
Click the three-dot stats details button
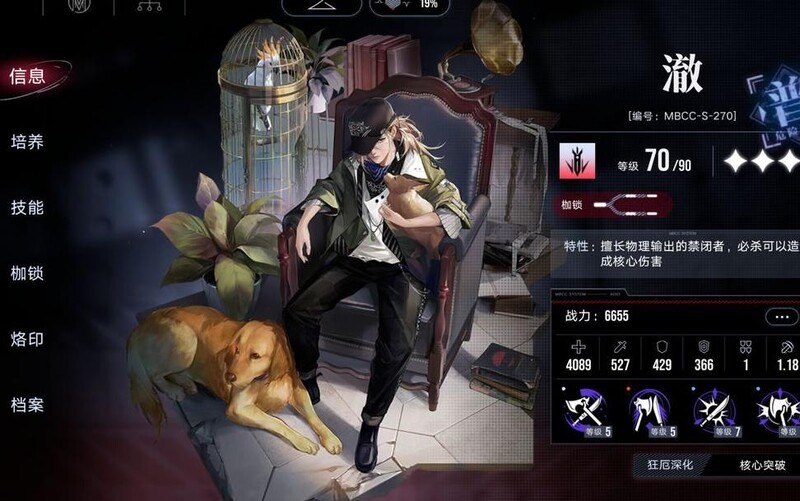[x=779, y=317]
